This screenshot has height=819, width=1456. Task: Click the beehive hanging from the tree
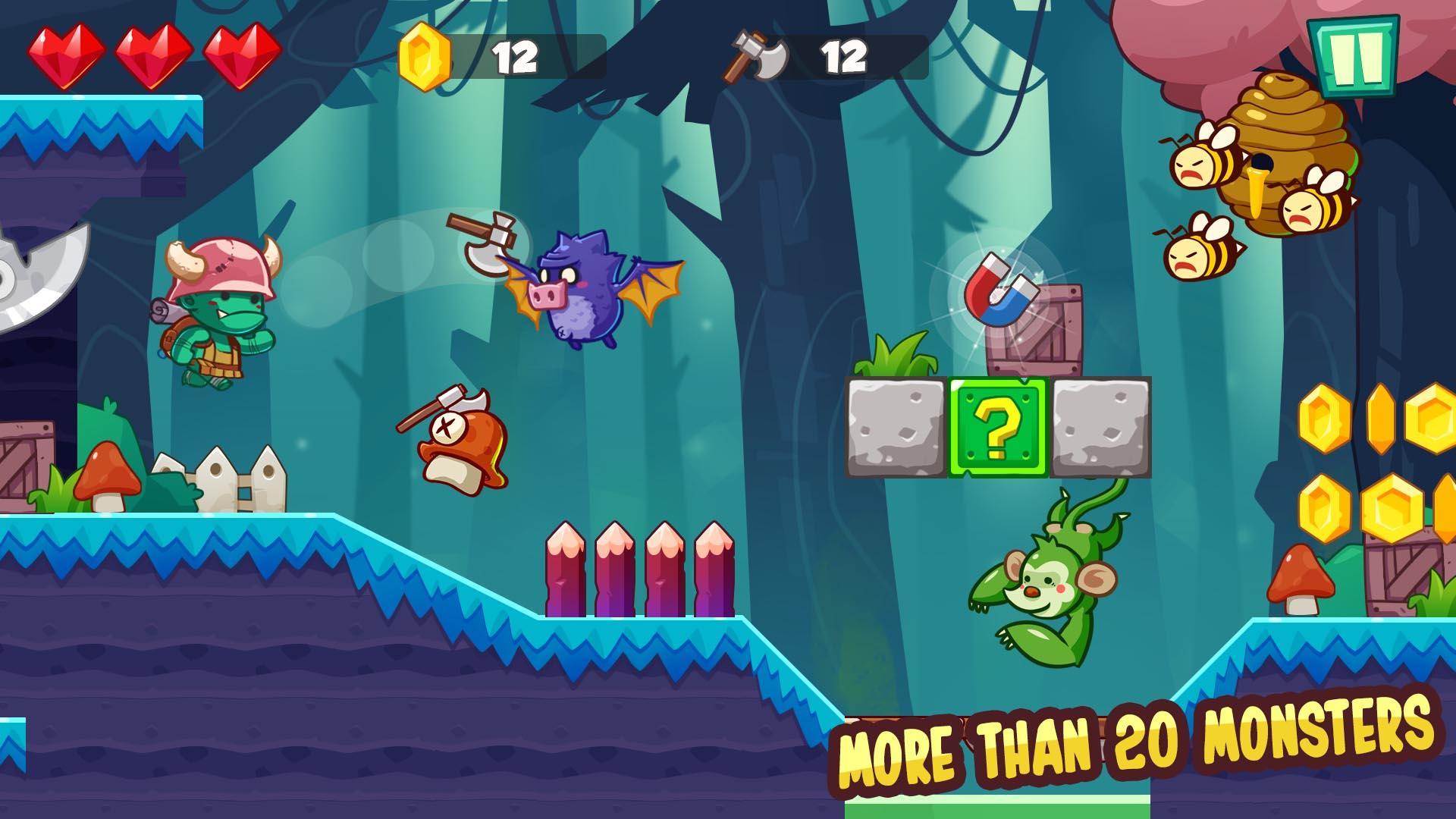tap(1289, 152)
